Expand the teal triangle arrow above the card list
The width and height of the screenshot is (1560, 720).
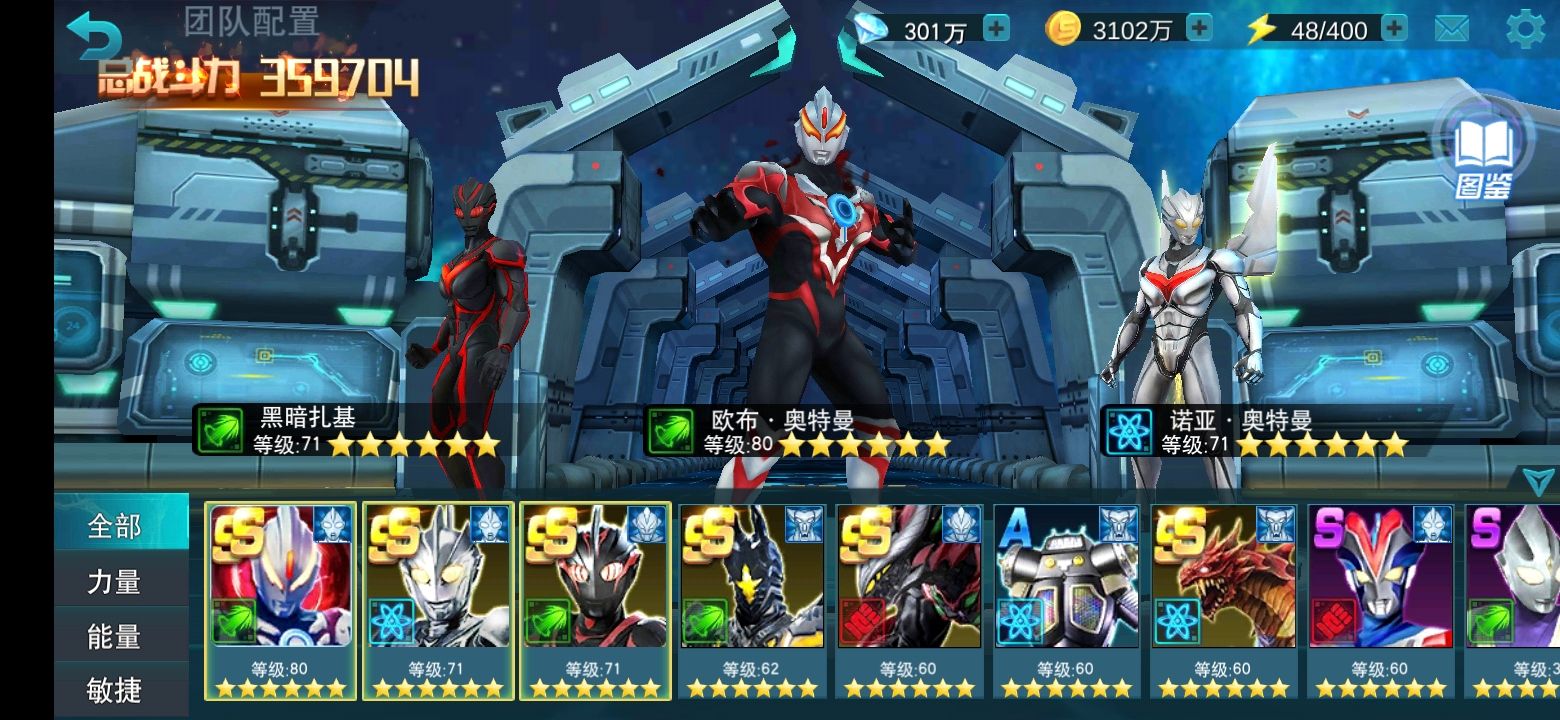[1539, 482]
